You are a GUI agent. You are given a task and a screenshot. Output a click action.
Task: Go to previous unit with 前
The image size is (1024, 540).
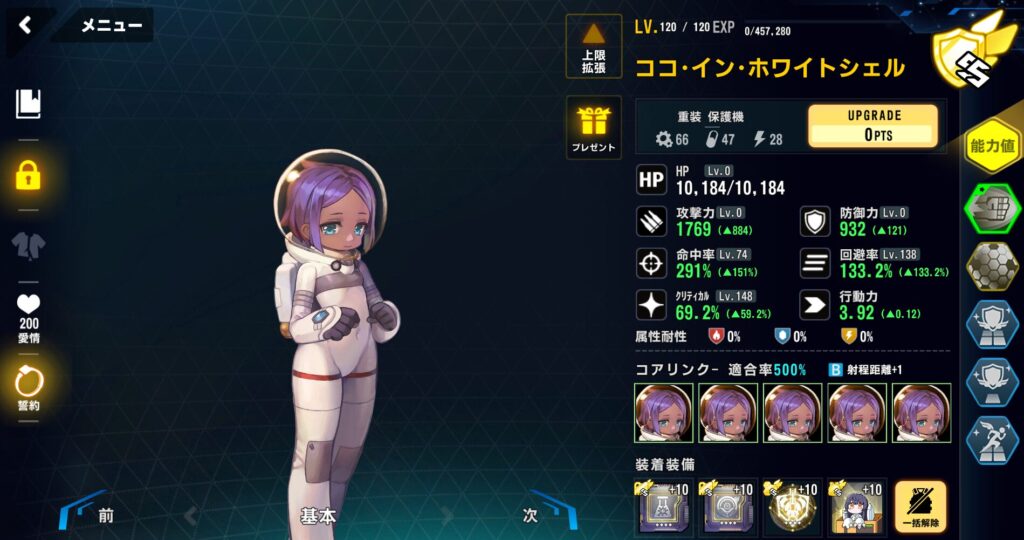point(106,516)
